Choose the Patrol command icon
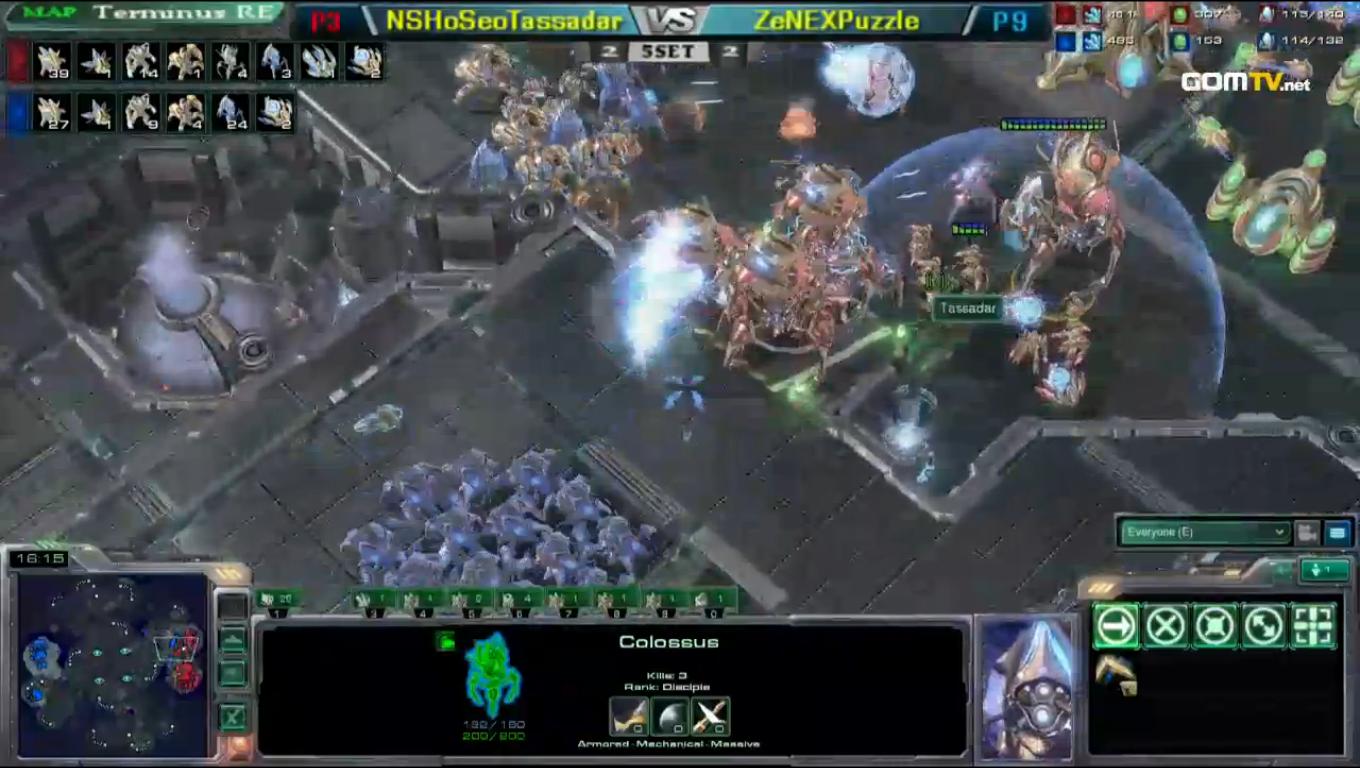Viewport: 1360px width, 768px height. tap(1264, 627)
